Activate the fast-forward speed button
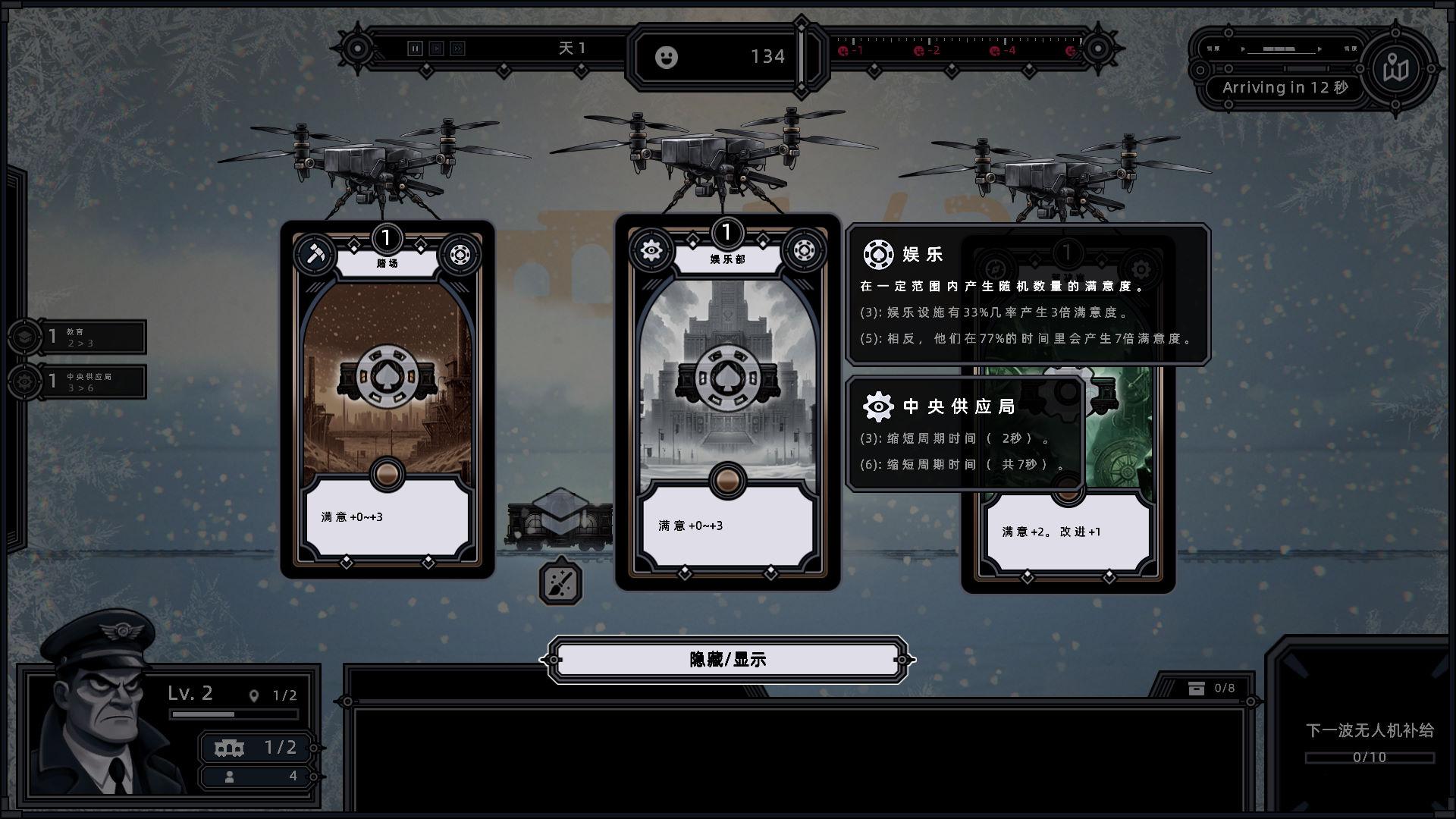The image size is (1456, 819). coord(457,49)
